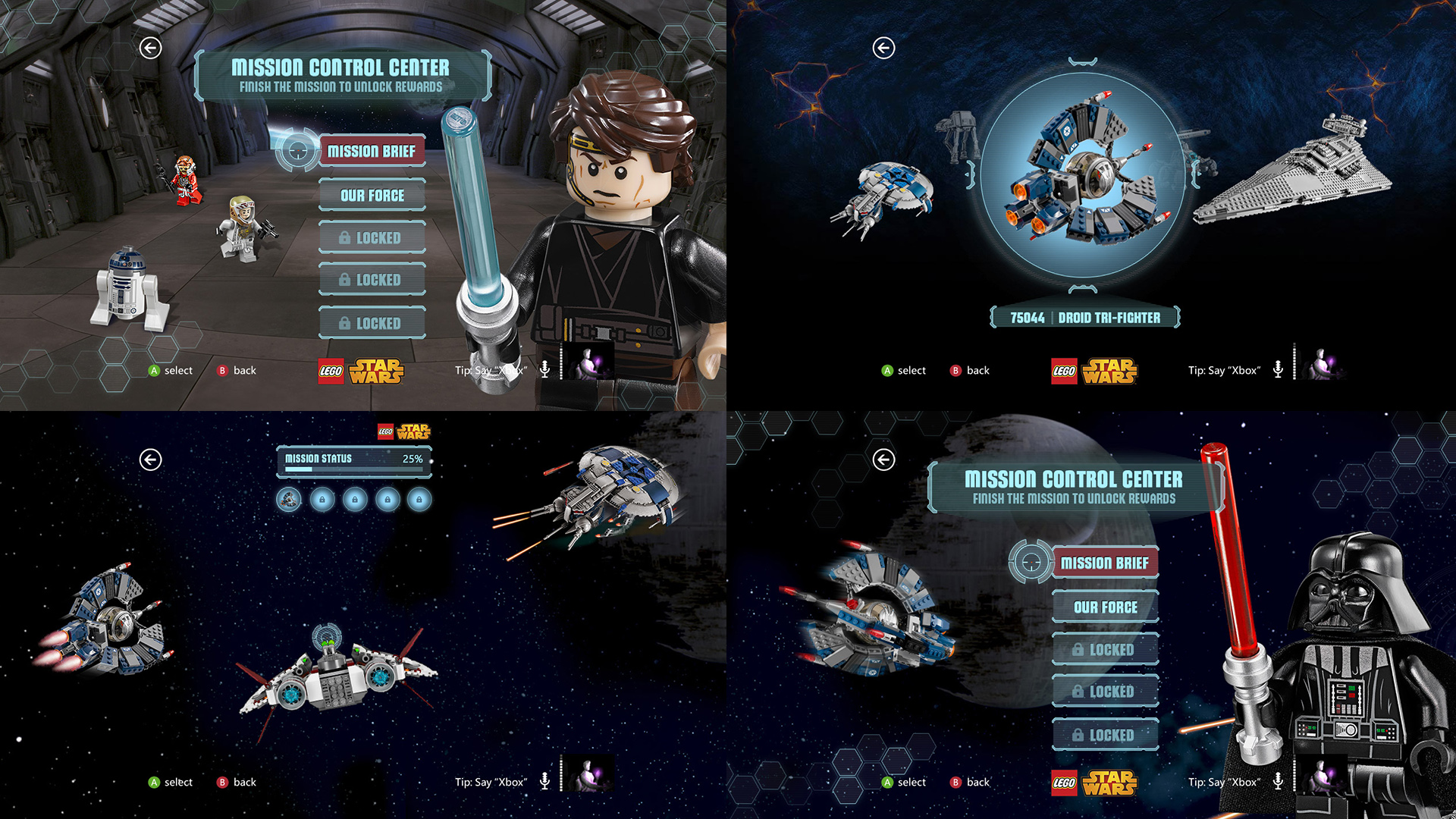Choose Our Force beside Darth Vader
This screenshot has width=1456, height=819.
tap(1105, 607)
